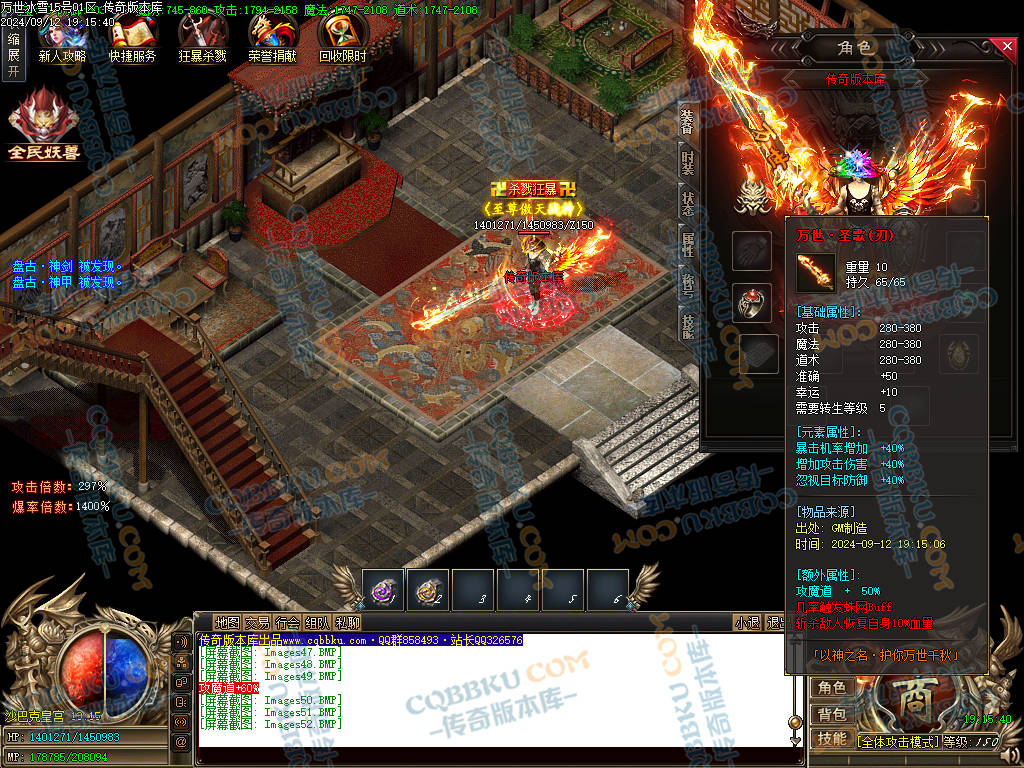Open the 行会 guild tab

coord(287,622)
